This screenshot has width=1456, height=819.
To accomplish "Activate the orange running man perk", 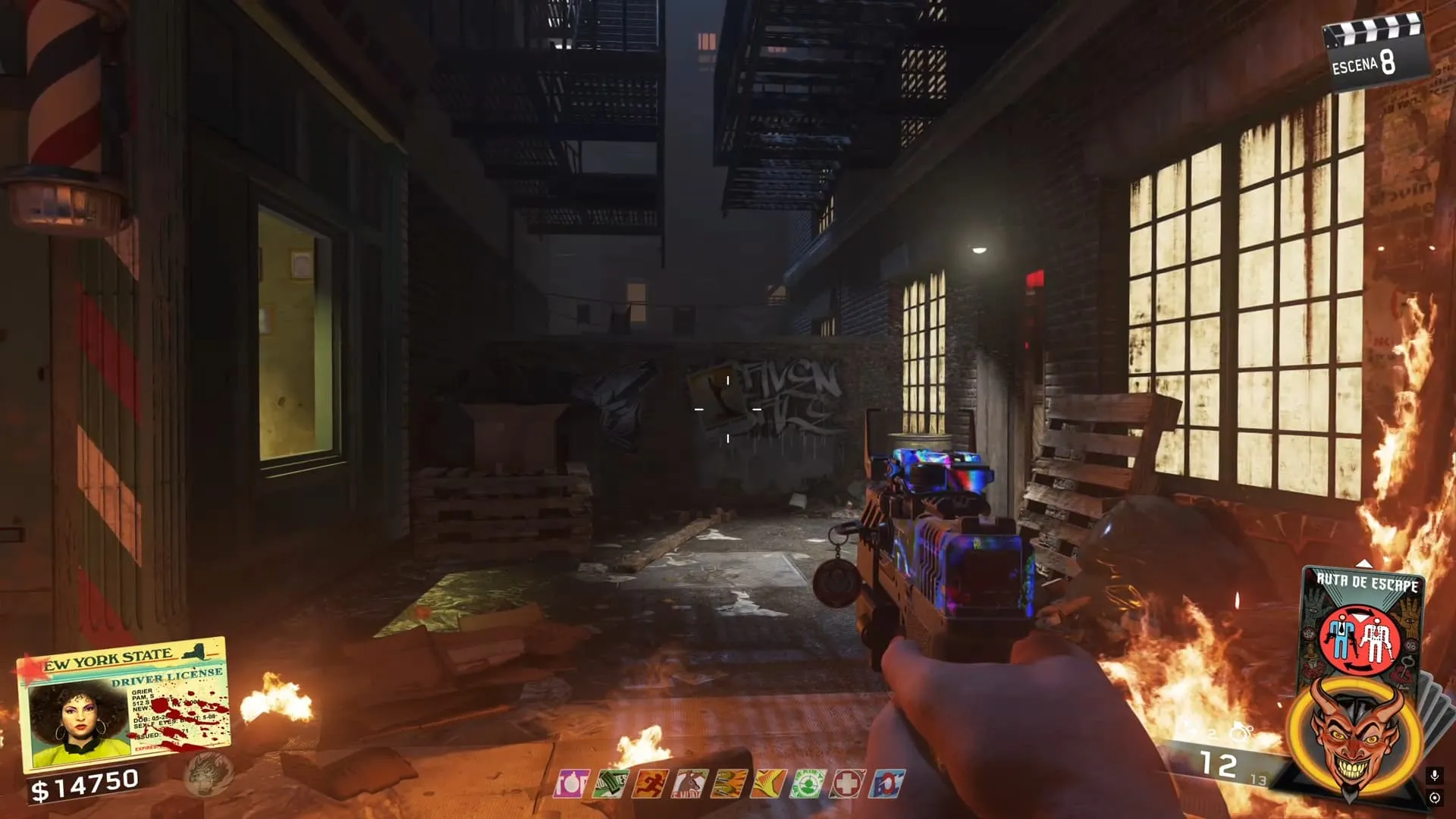I will coord(651,784).
